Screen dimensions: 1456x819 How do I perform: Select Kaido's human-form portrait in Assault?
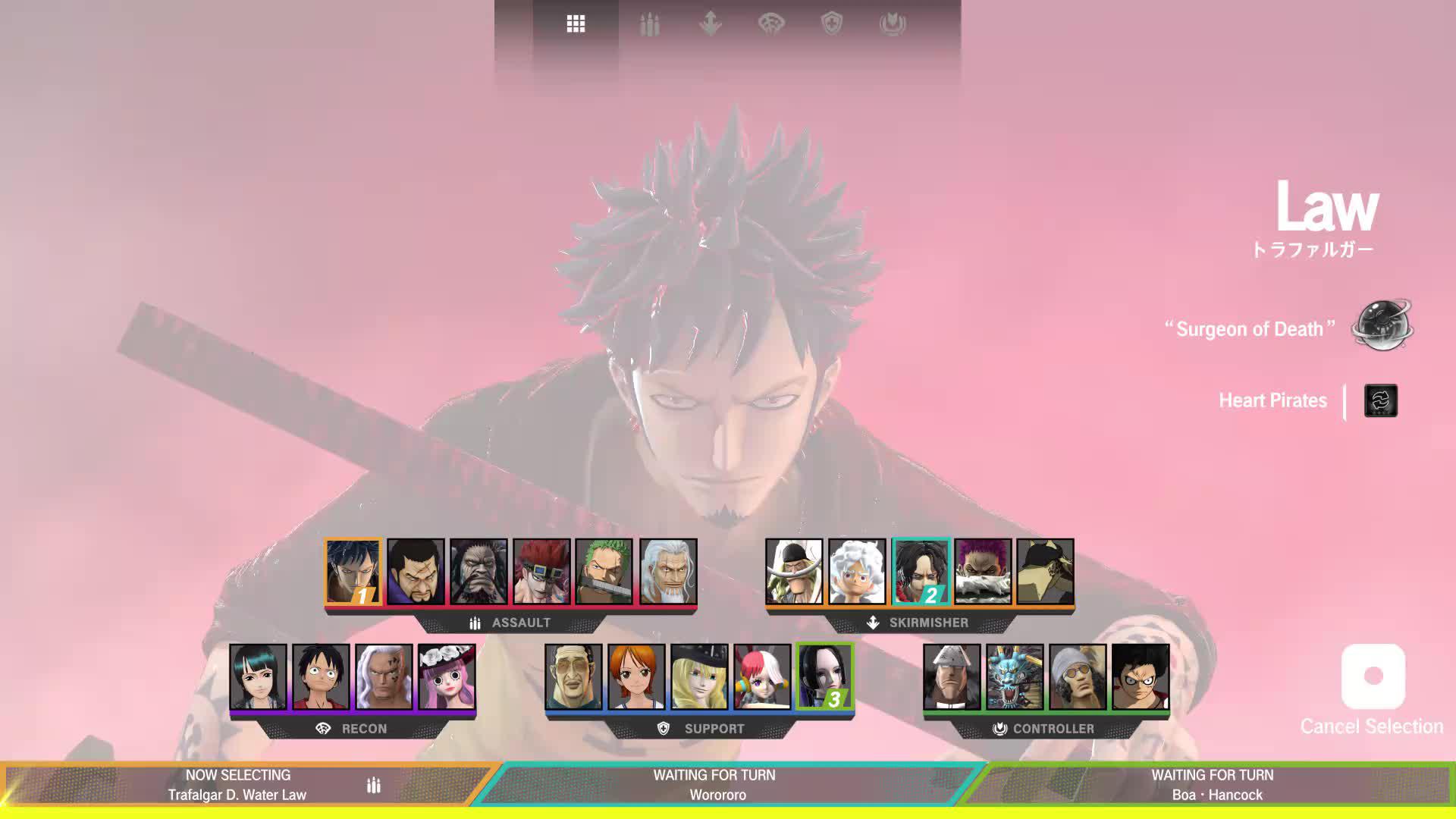pyautogui.click(x=479, y=572)
